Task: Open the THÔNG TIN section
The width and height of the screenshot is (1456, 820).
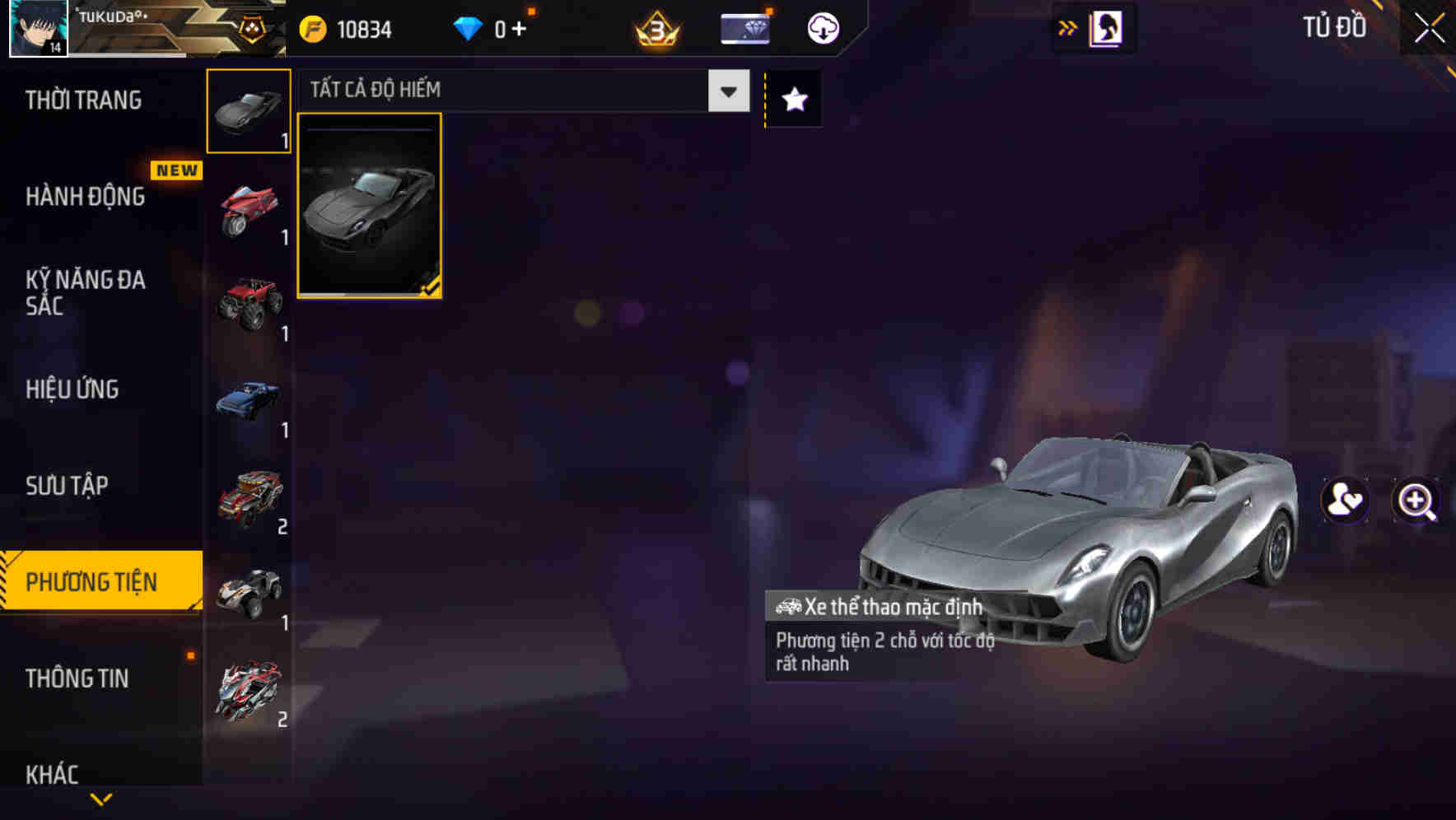Action: 79,679
